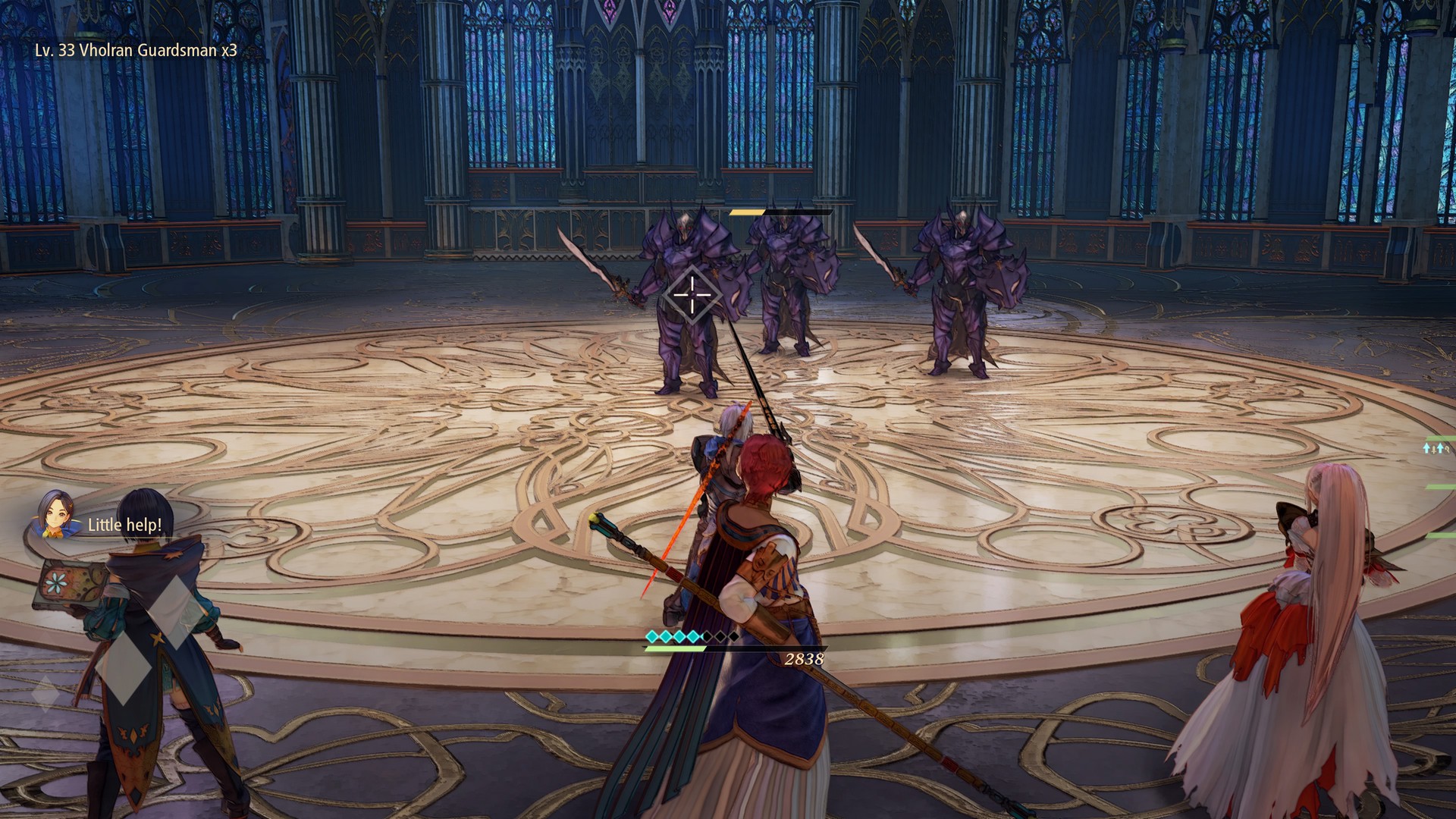Click the green HP gauge below the diamonds
Viewport: 1456px width, 819px height.
coord(675,648)
